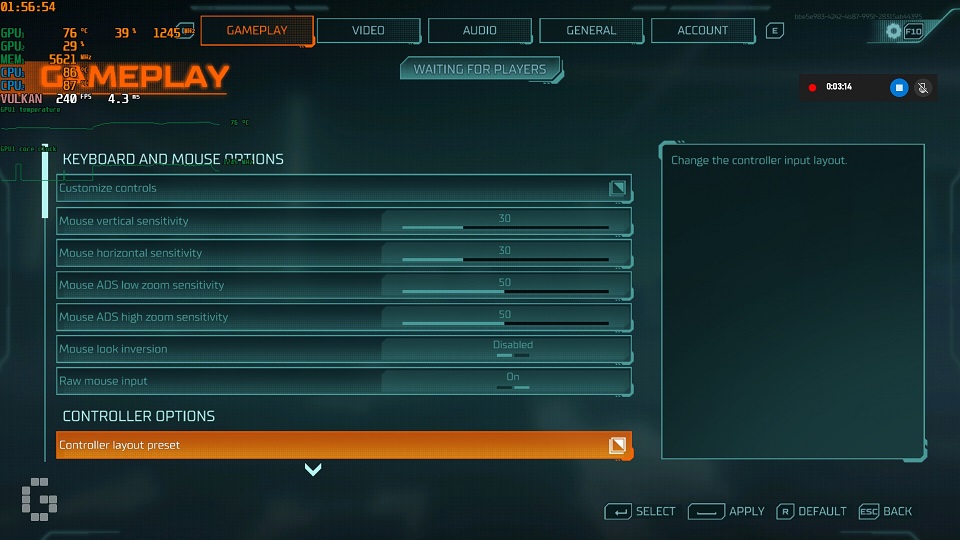The image size is (960, 540).
Task: Select the General settings tab
Action: coord(591,30)
